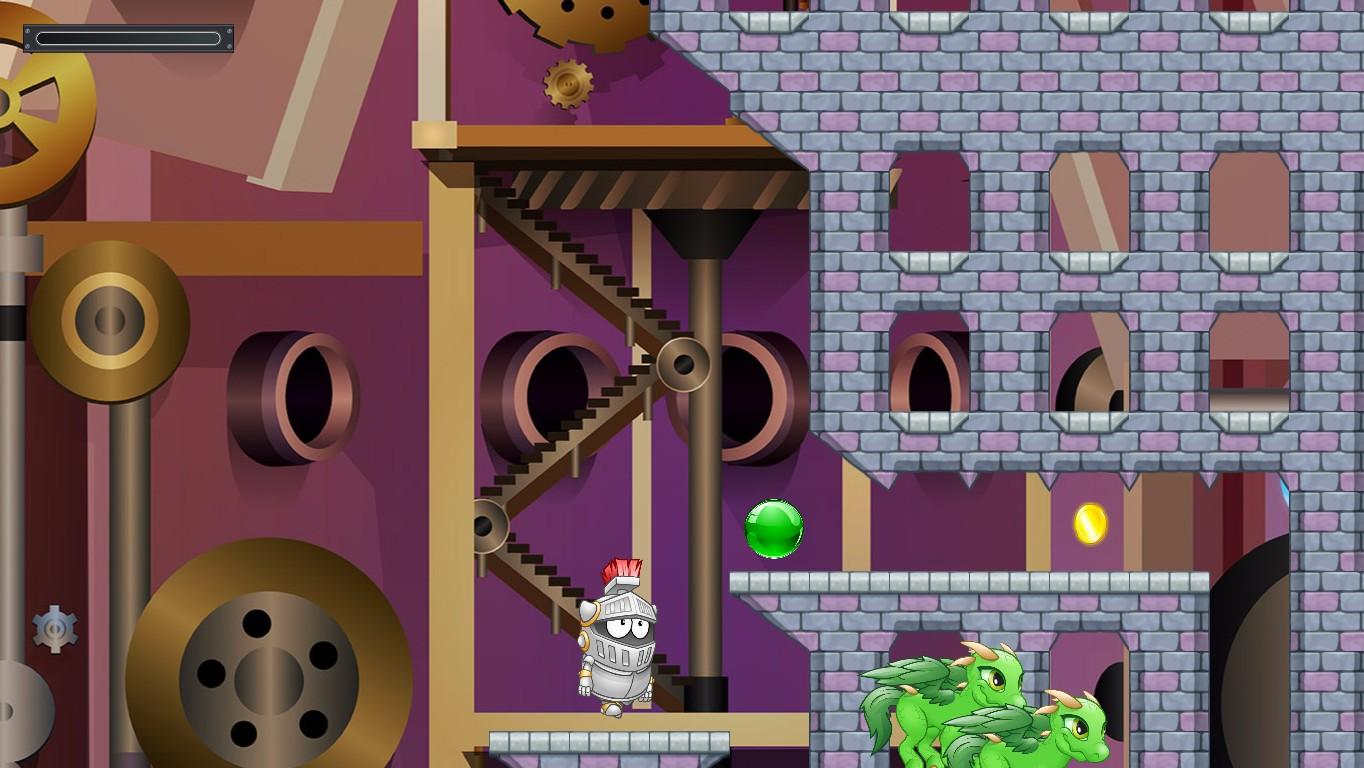Screen dimensions: 1364x768
Task: Click the knight's red plume
Action: coord(622,568)
